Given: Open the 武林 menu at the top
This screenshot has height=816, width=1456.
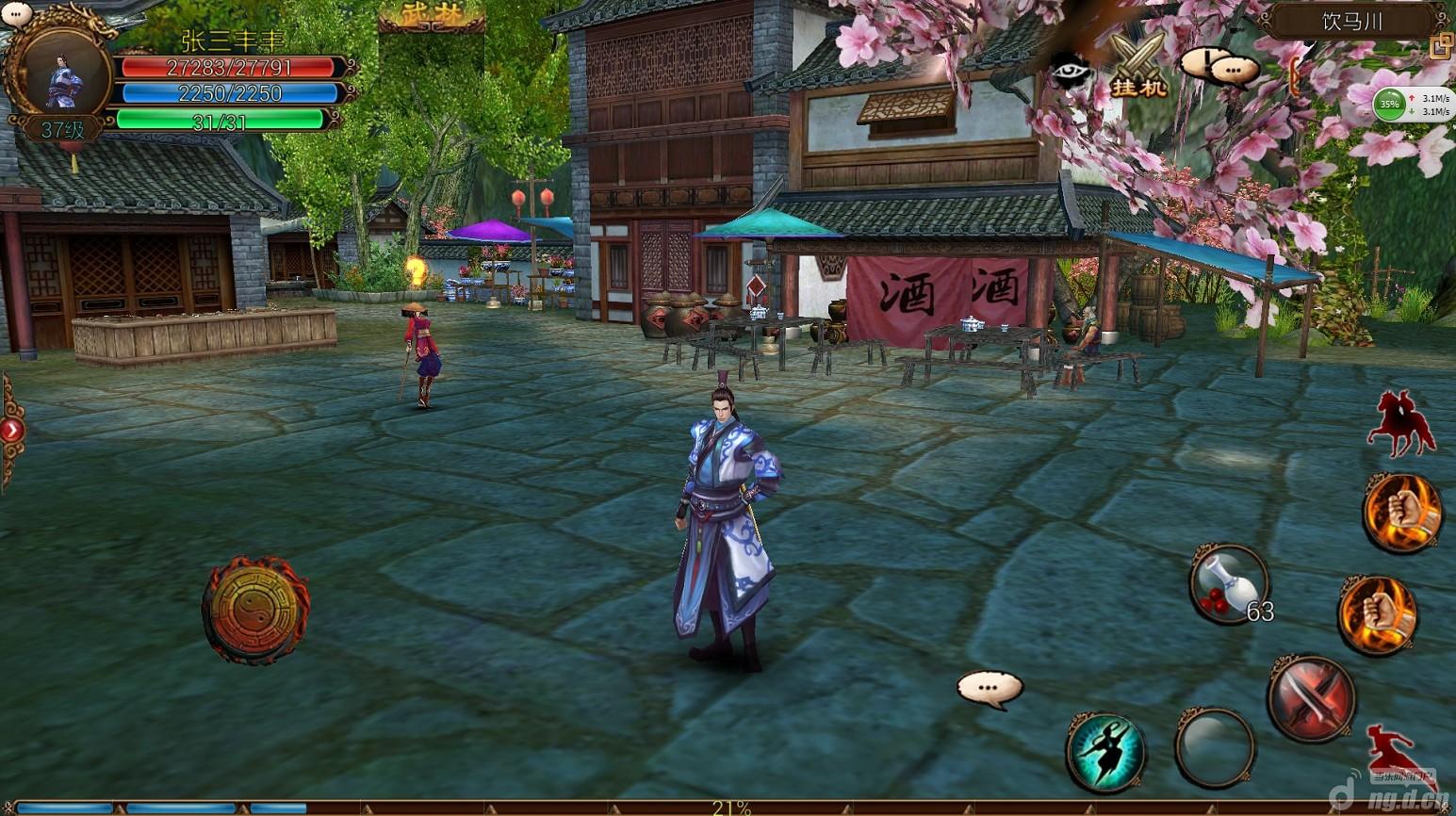Looking at the screenshot, I should click(x=431, y=16).
